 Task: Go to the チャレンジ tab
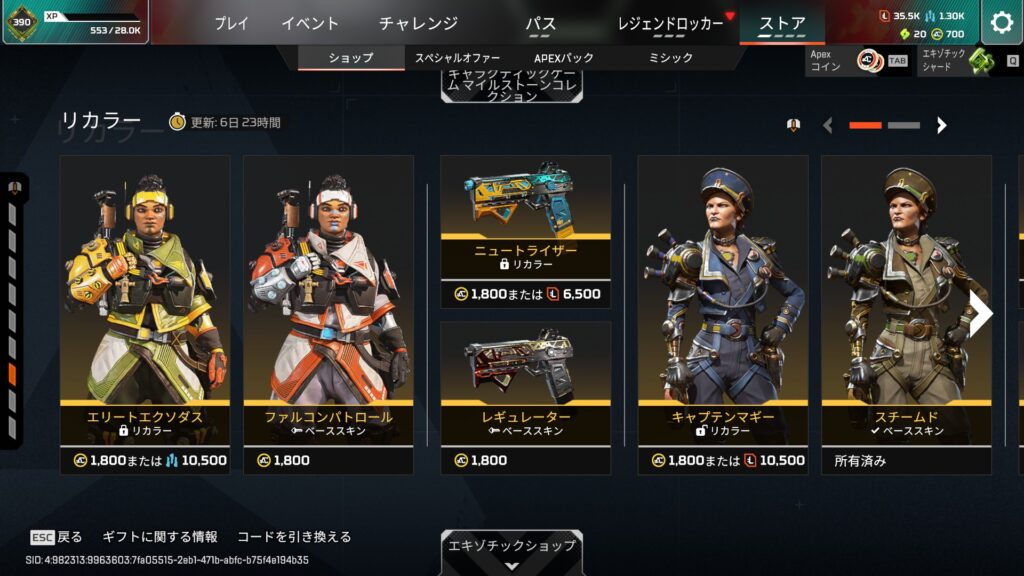418,23
